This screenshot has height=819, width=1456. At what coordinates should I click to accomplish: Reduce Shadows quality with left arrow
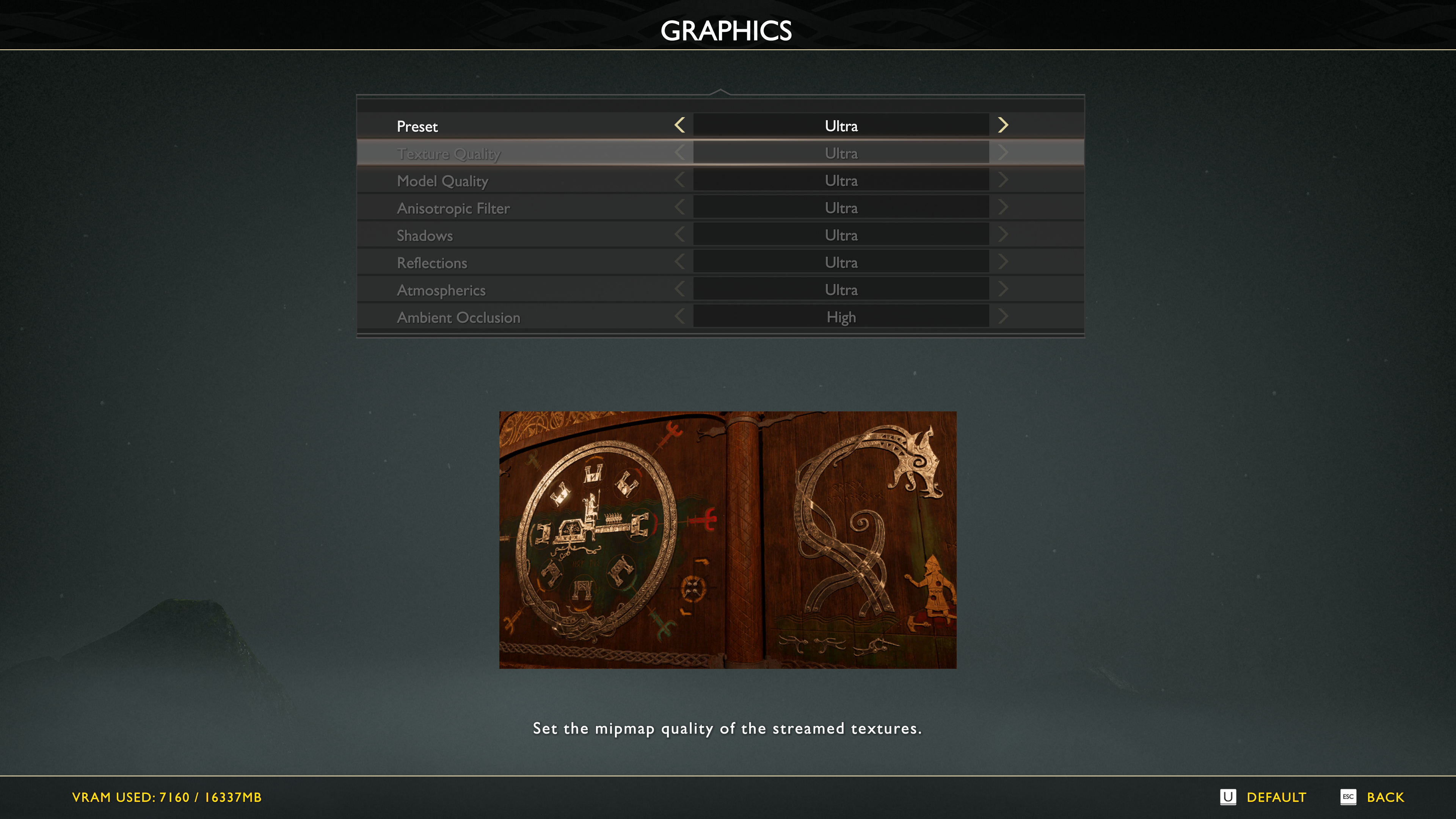680,235
